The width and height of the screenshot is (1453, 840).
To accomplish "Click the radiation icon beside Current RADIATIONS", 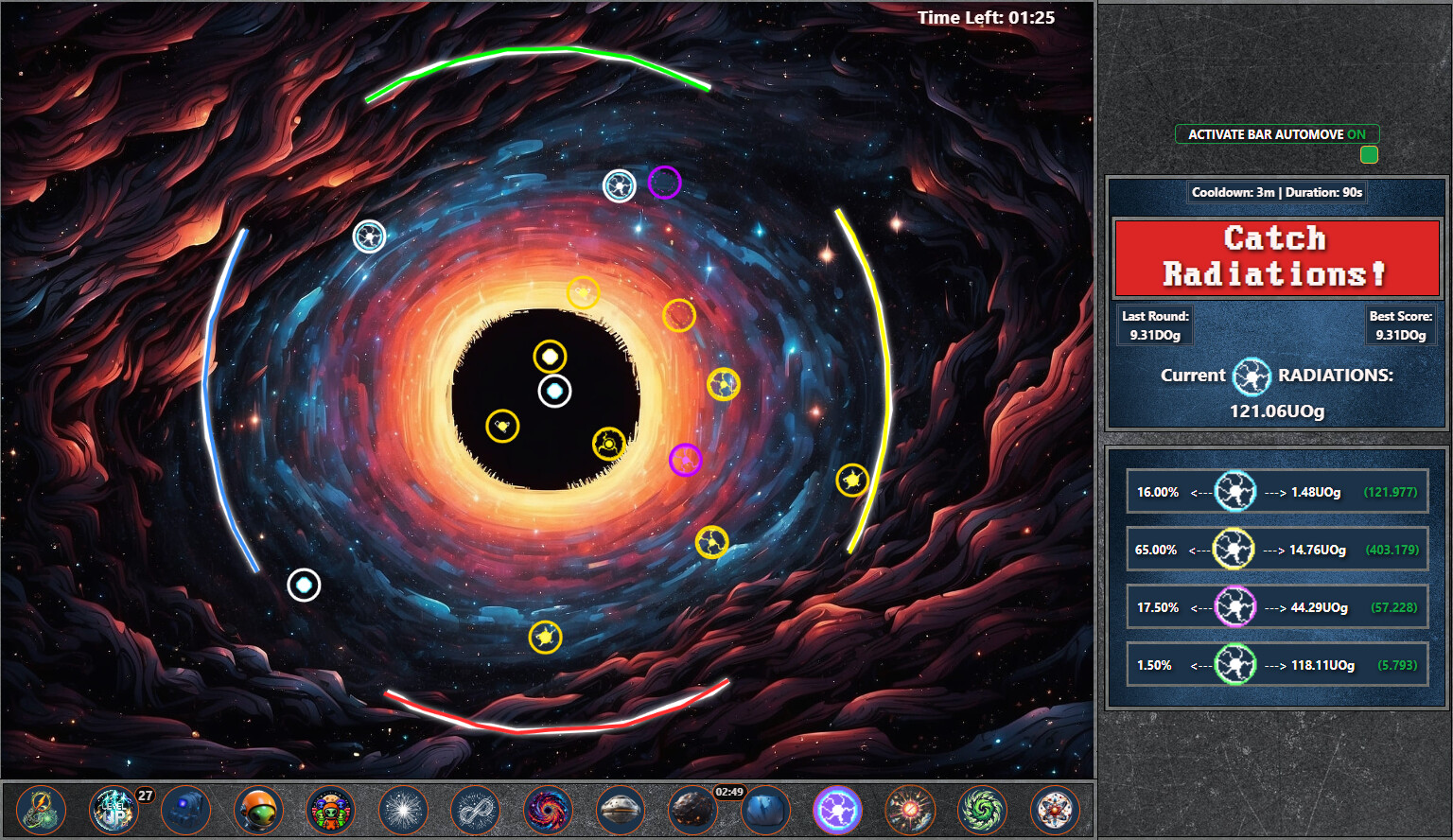I will 1253,376.
